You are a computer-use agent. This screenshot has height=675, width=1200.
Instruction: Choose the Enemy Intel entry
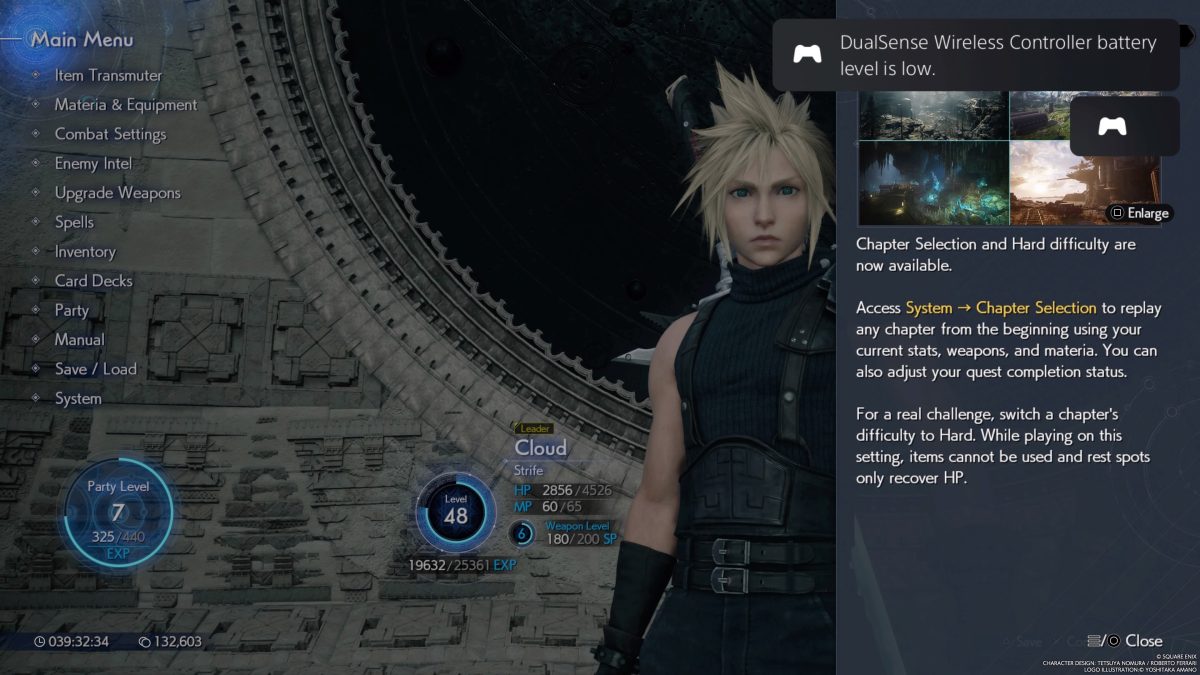click(x=93, y=163)
